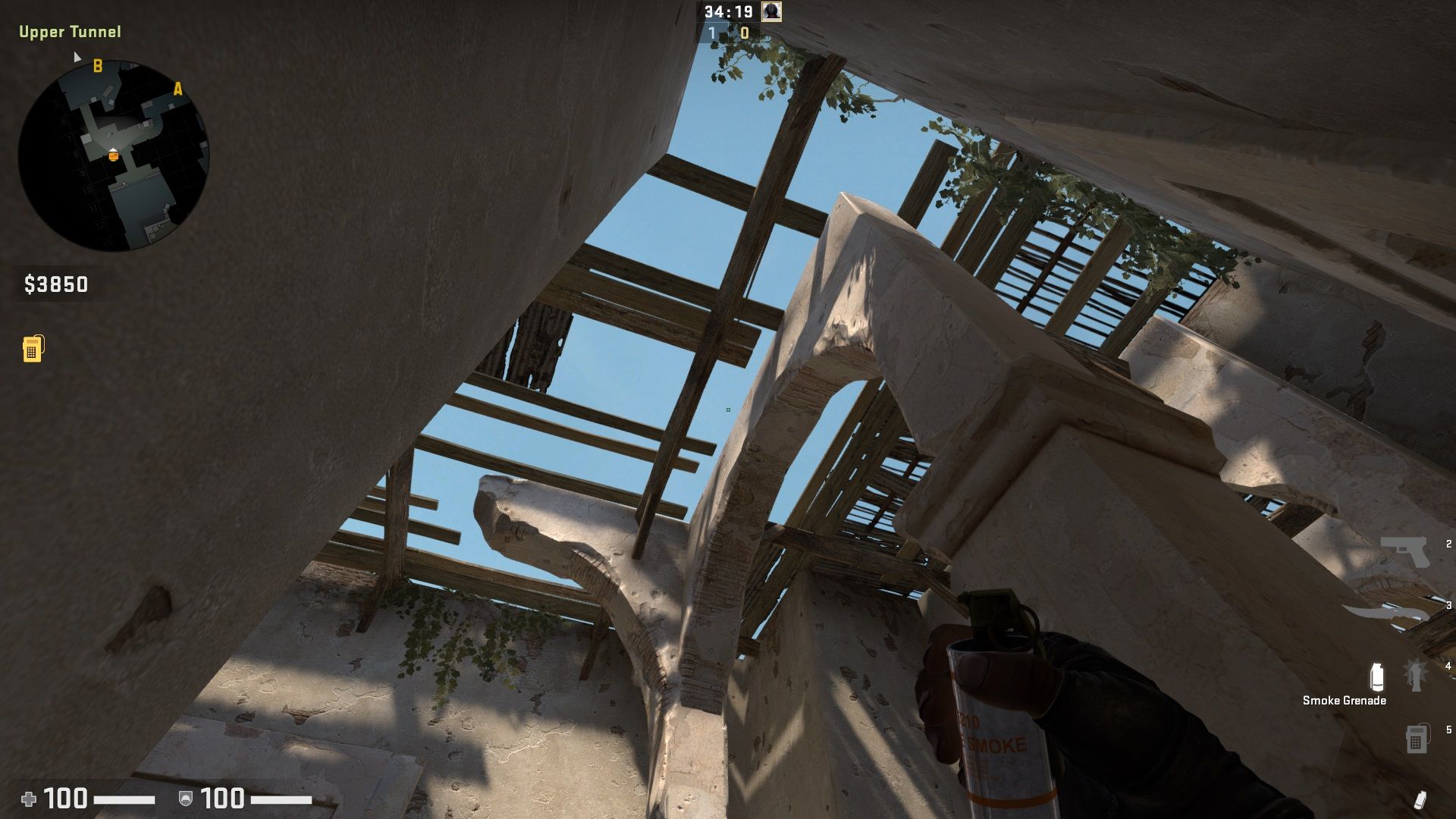Click the flashbang icon beside the smoke grenade

(1415, 675)
